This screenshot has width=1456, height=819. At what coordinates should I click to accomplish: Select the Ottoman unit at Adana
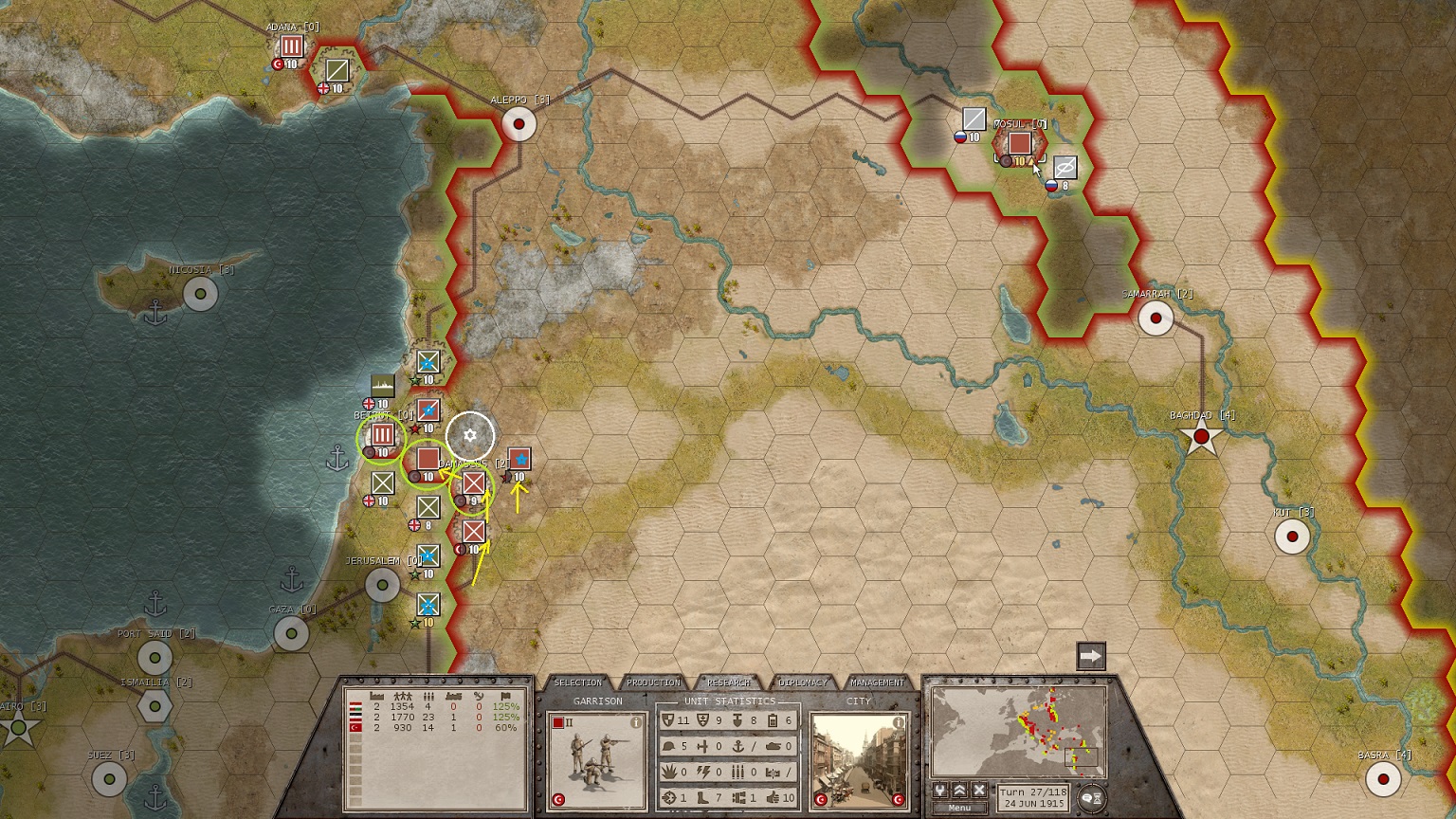coord(291,46)
